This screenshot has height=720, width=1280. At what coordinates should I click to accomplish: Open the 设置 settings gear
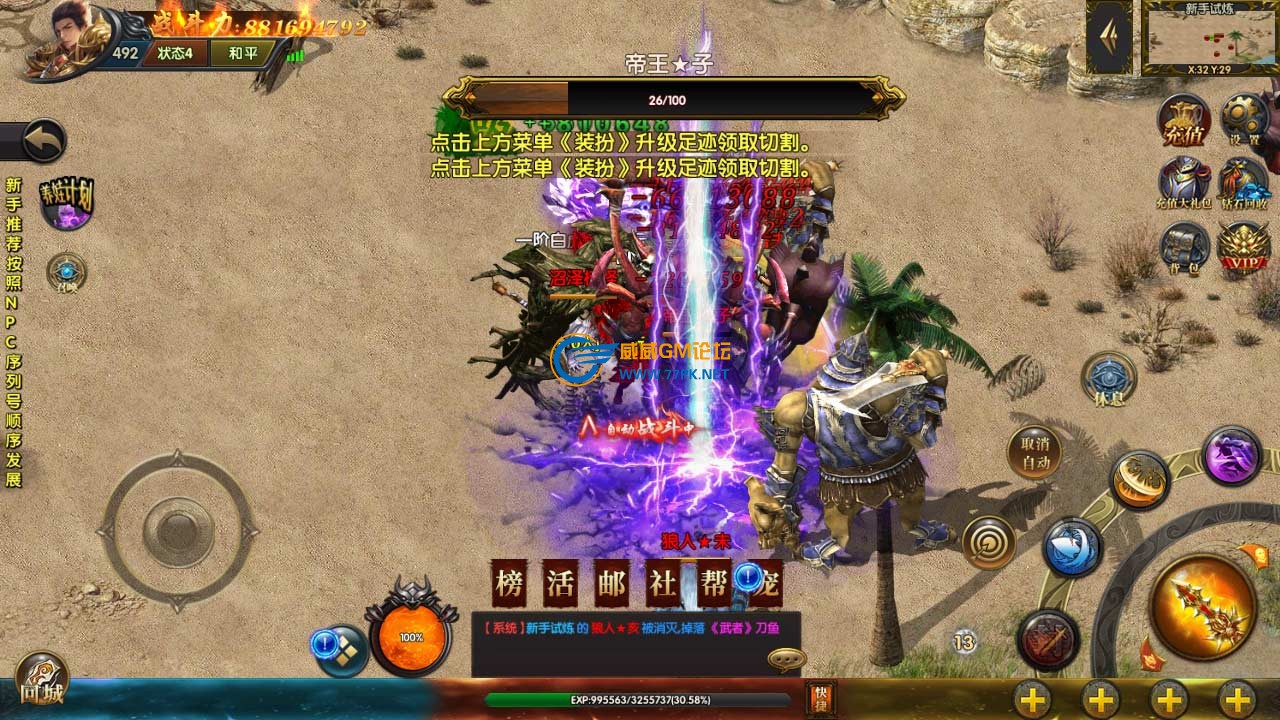[x=1244, y=121]
